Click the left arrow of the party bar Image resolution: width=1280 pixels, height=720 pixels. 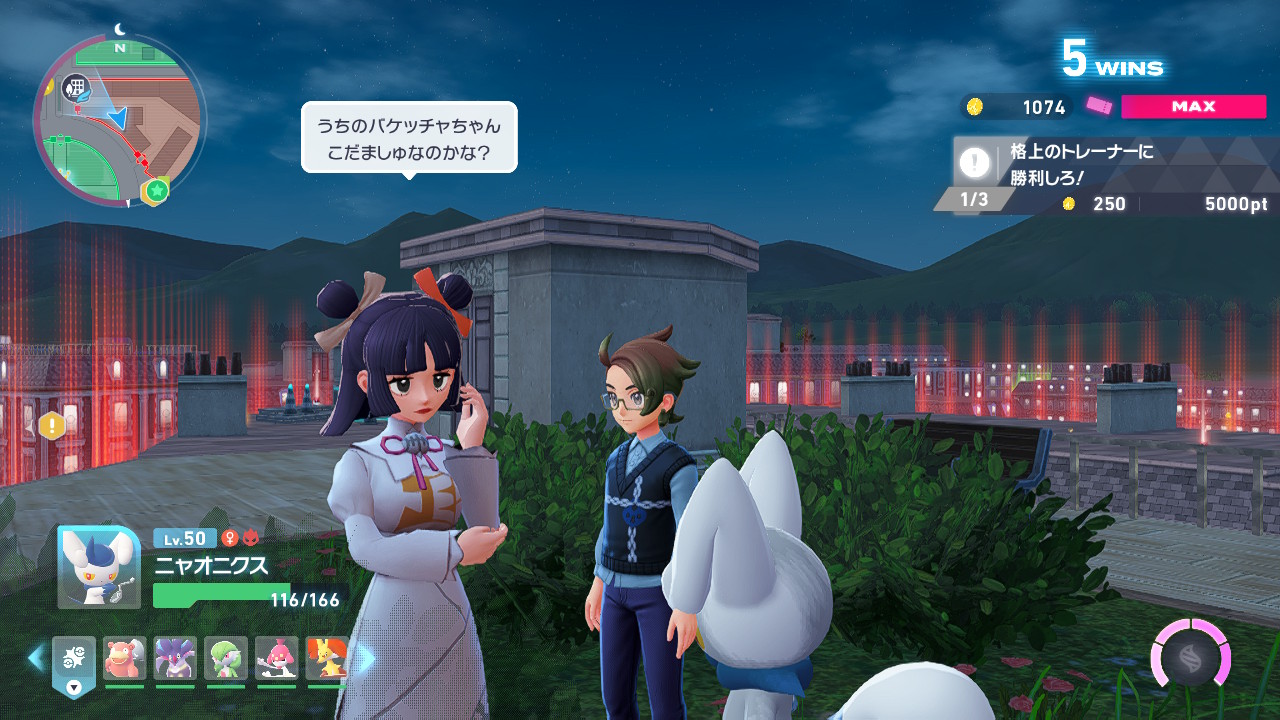36,658
